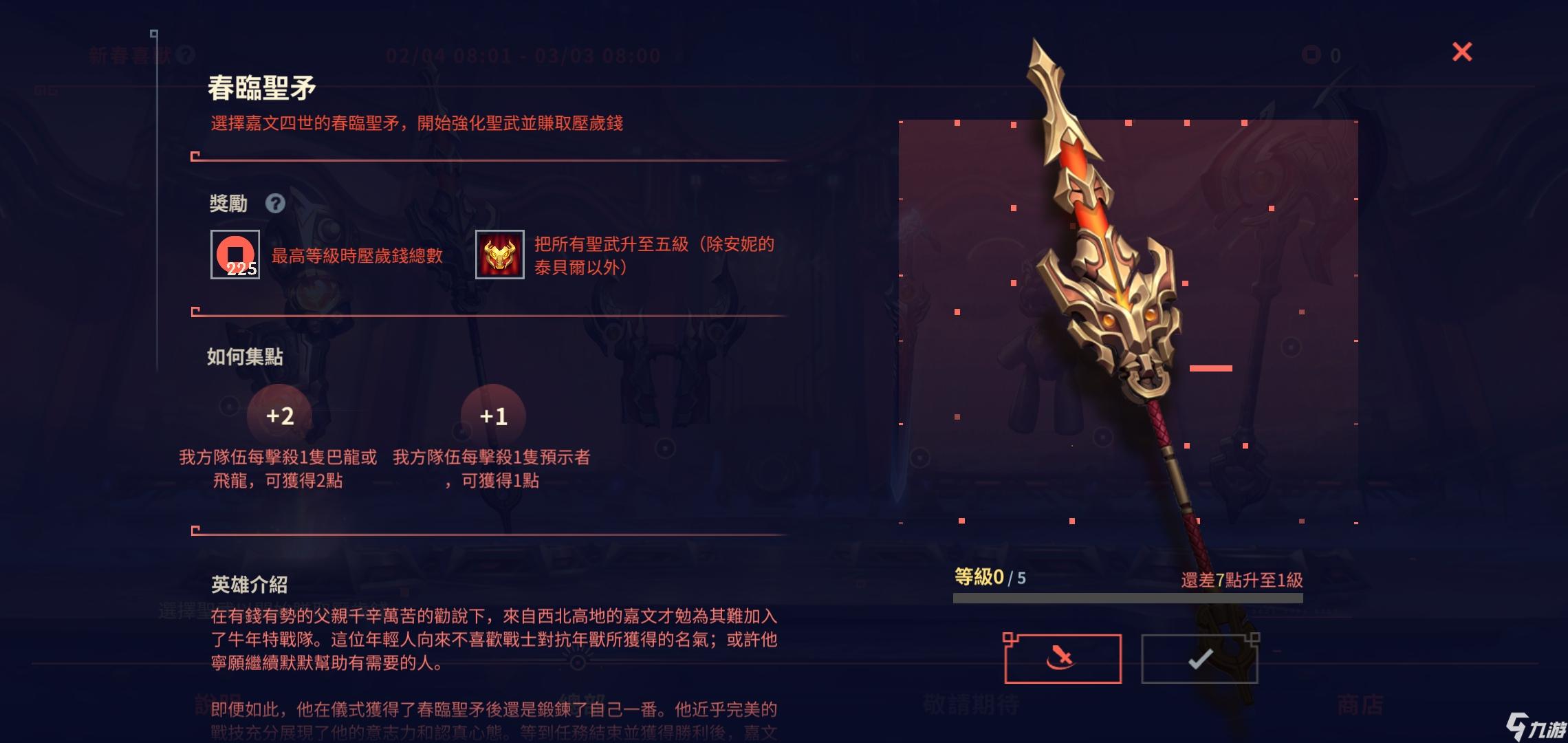Click the red swap weapon button
Screen dimensions: 1568x743
tap(1063, 659)
